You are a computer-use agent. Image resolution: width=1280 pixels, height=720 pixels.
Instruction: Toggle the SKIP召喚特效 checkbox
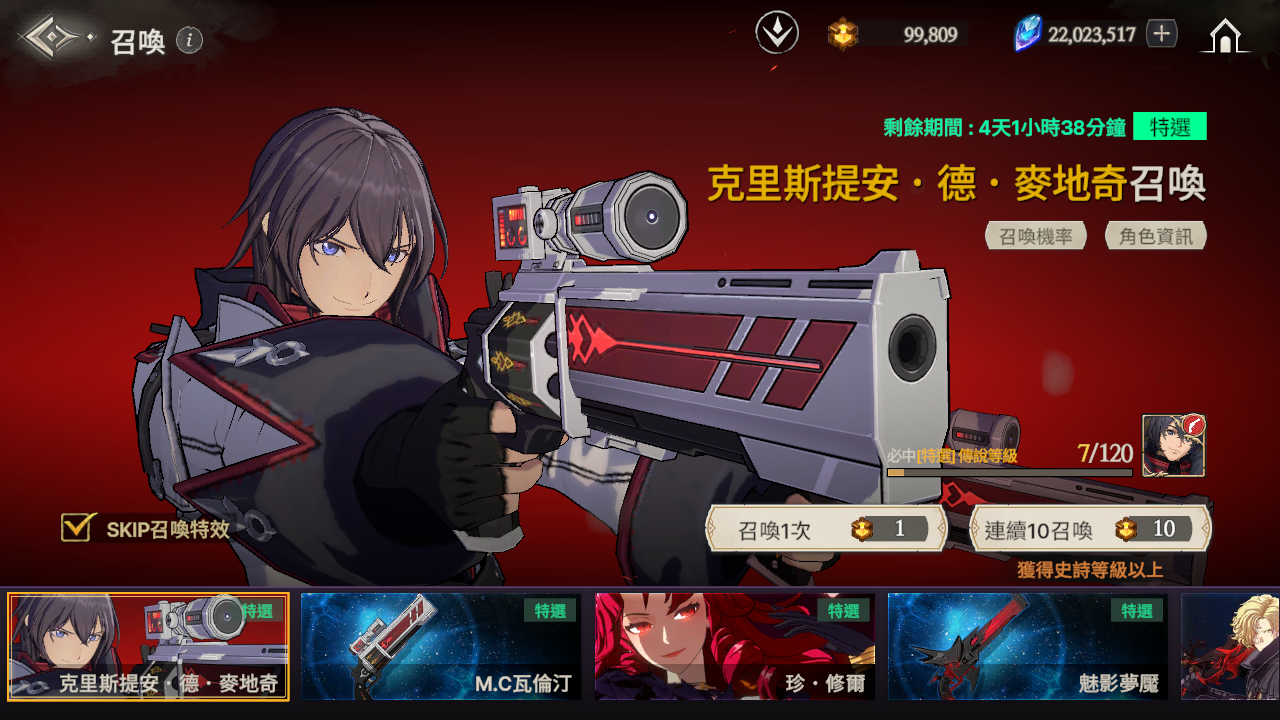click(77, 528)
